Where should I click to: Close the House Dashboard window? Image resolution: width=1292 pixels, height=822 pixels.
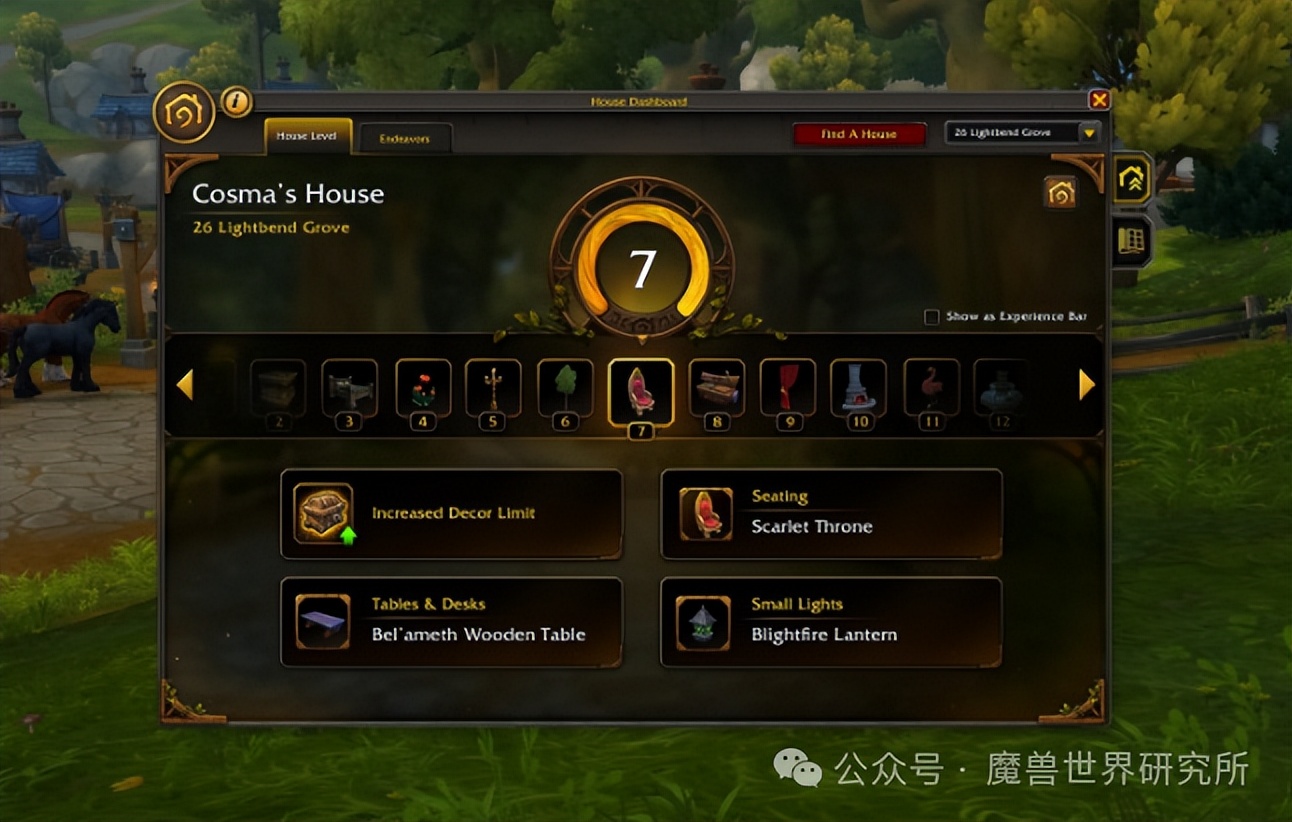pyautogui.click(x=1099, y=100)
